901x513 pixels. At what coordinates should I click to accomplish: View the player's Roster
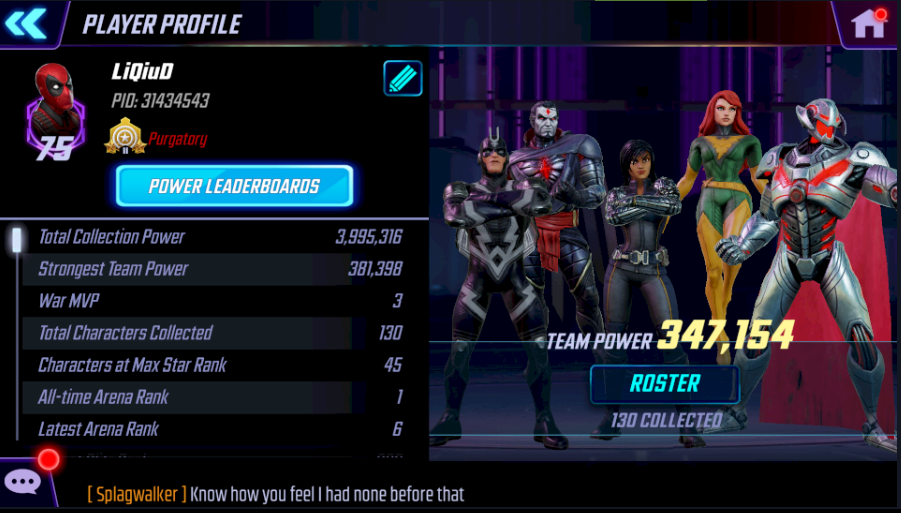coord(664,384)
